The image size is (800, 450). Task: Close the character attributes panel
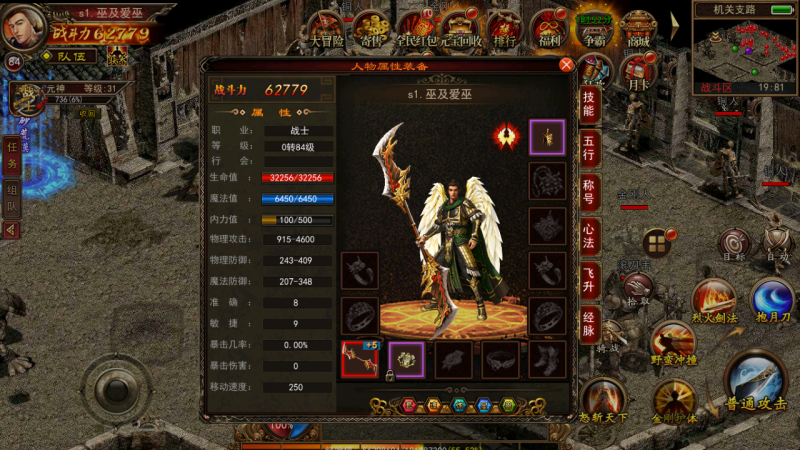point(566,65)
